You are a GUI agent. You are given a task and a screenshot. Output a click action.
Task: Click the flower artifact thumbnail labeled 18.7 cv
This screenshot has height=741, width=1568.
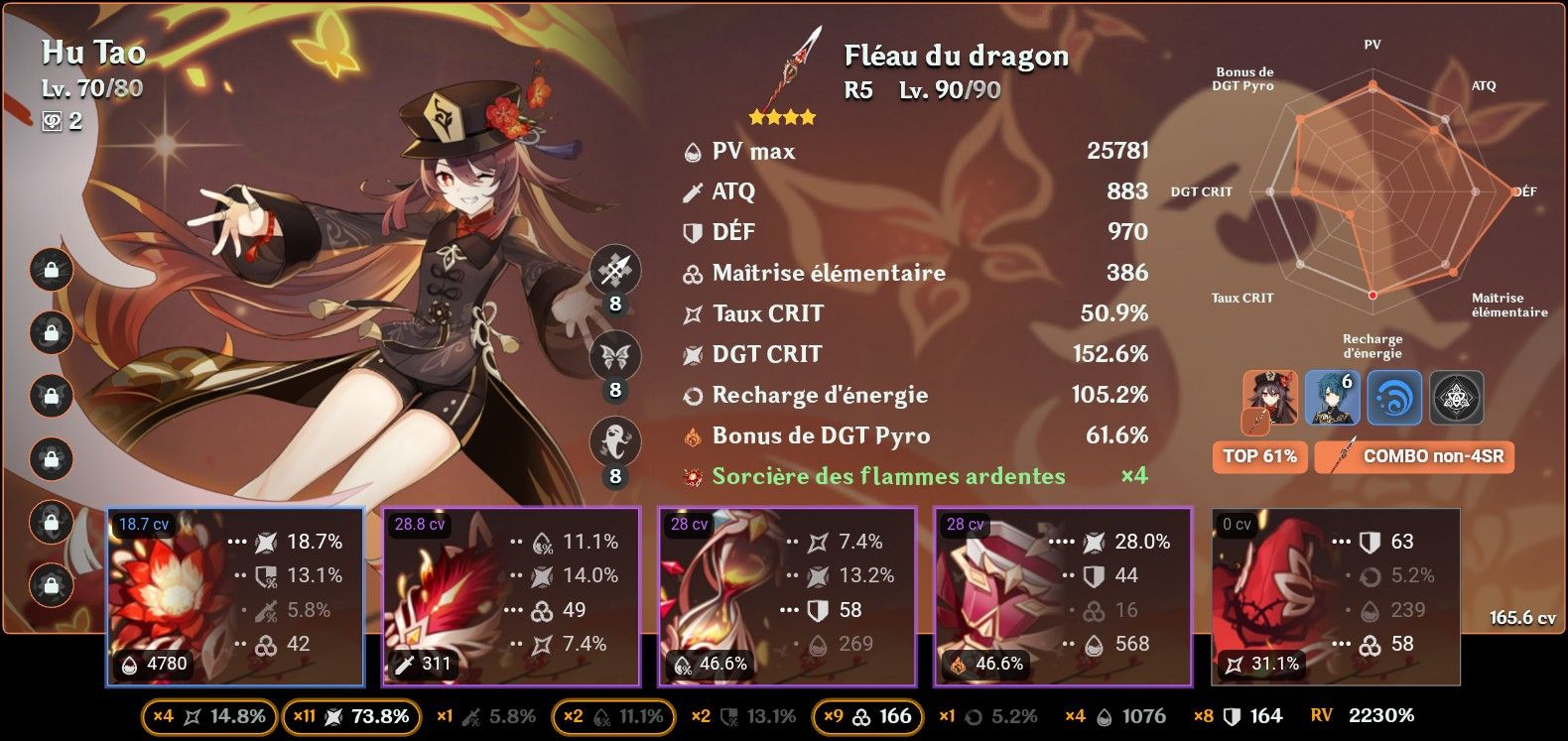tap(179, 593)
